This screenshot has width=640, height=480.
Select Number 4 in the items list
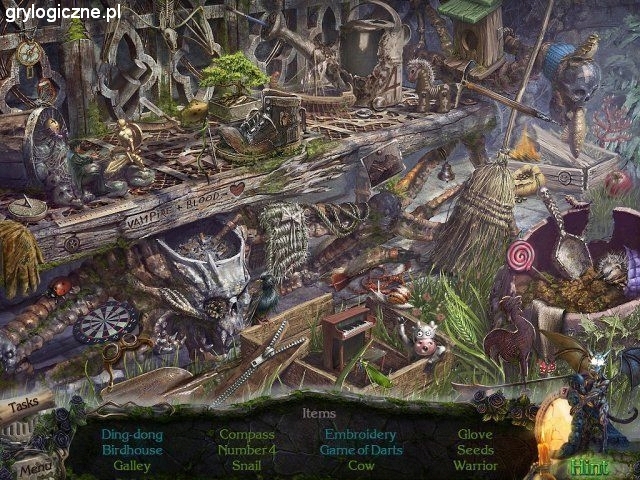point(246,450)
